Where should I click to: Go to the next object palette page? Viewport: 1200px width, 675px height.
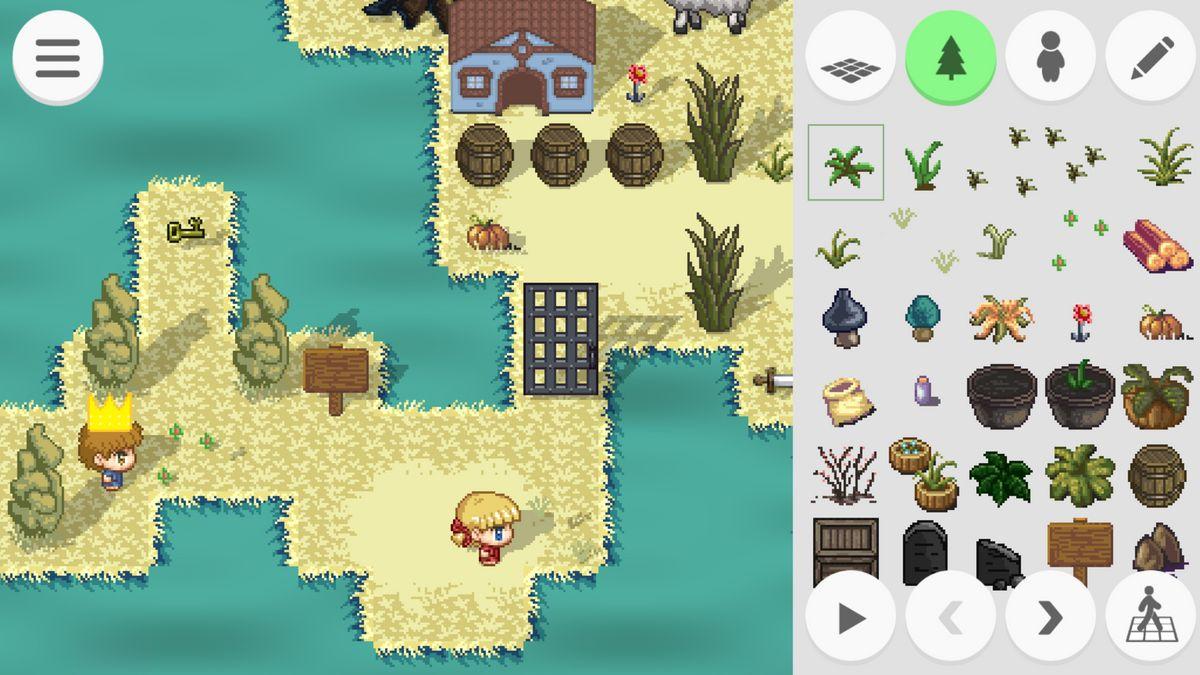[x=1050, y=617]
